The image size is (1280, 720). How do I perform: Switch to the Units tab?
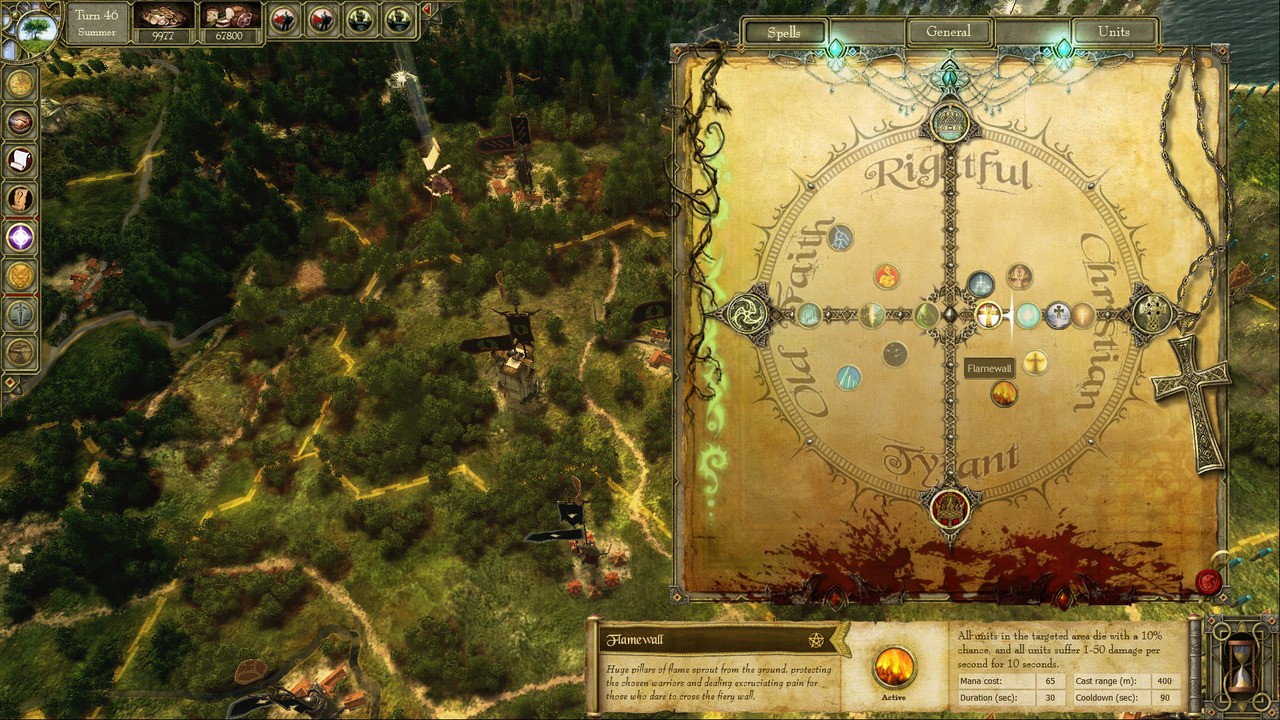pyautogui.click(x=1113, y=32)
